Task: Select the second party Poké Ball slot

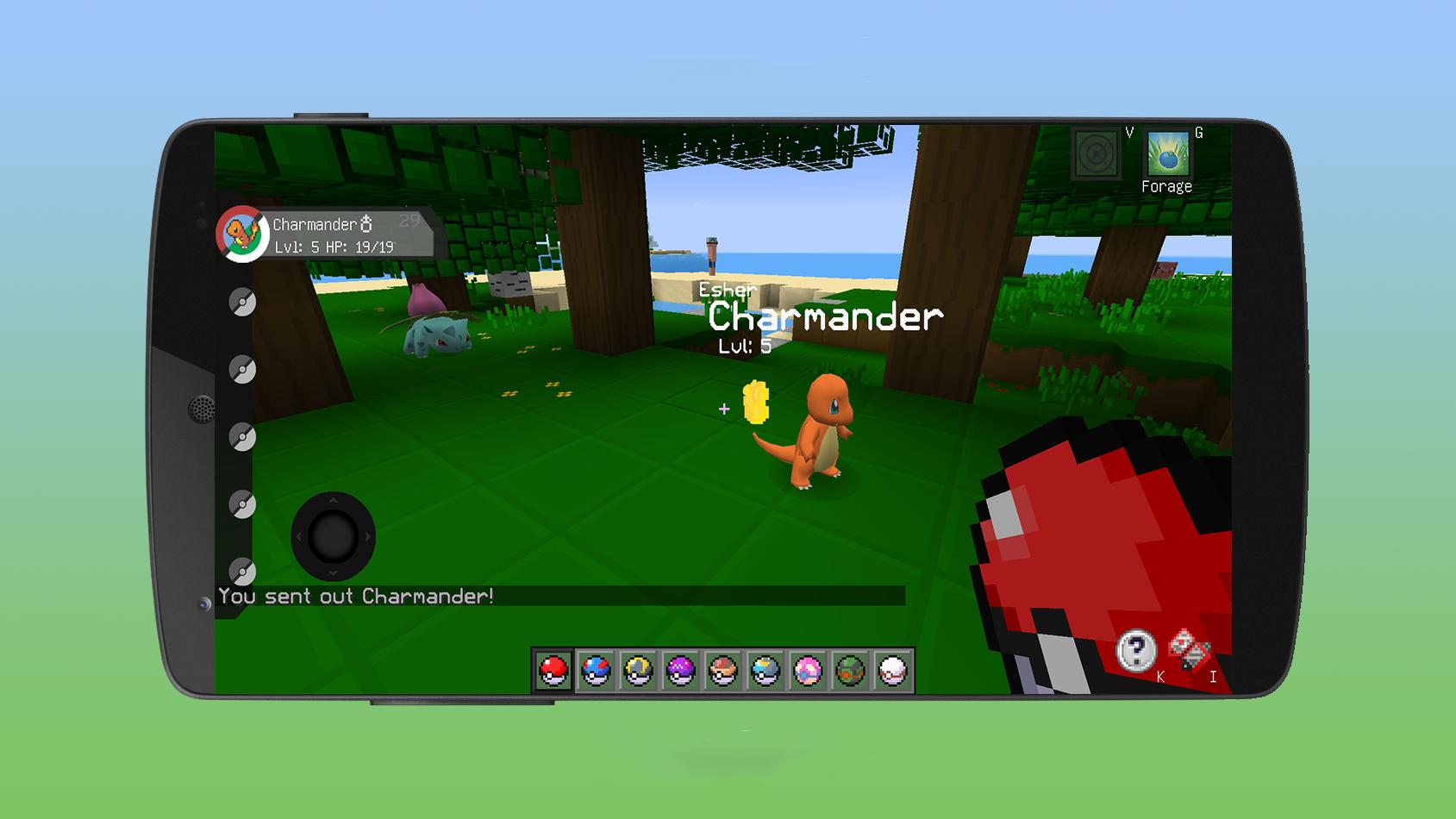Action: (x=242, y=366)
